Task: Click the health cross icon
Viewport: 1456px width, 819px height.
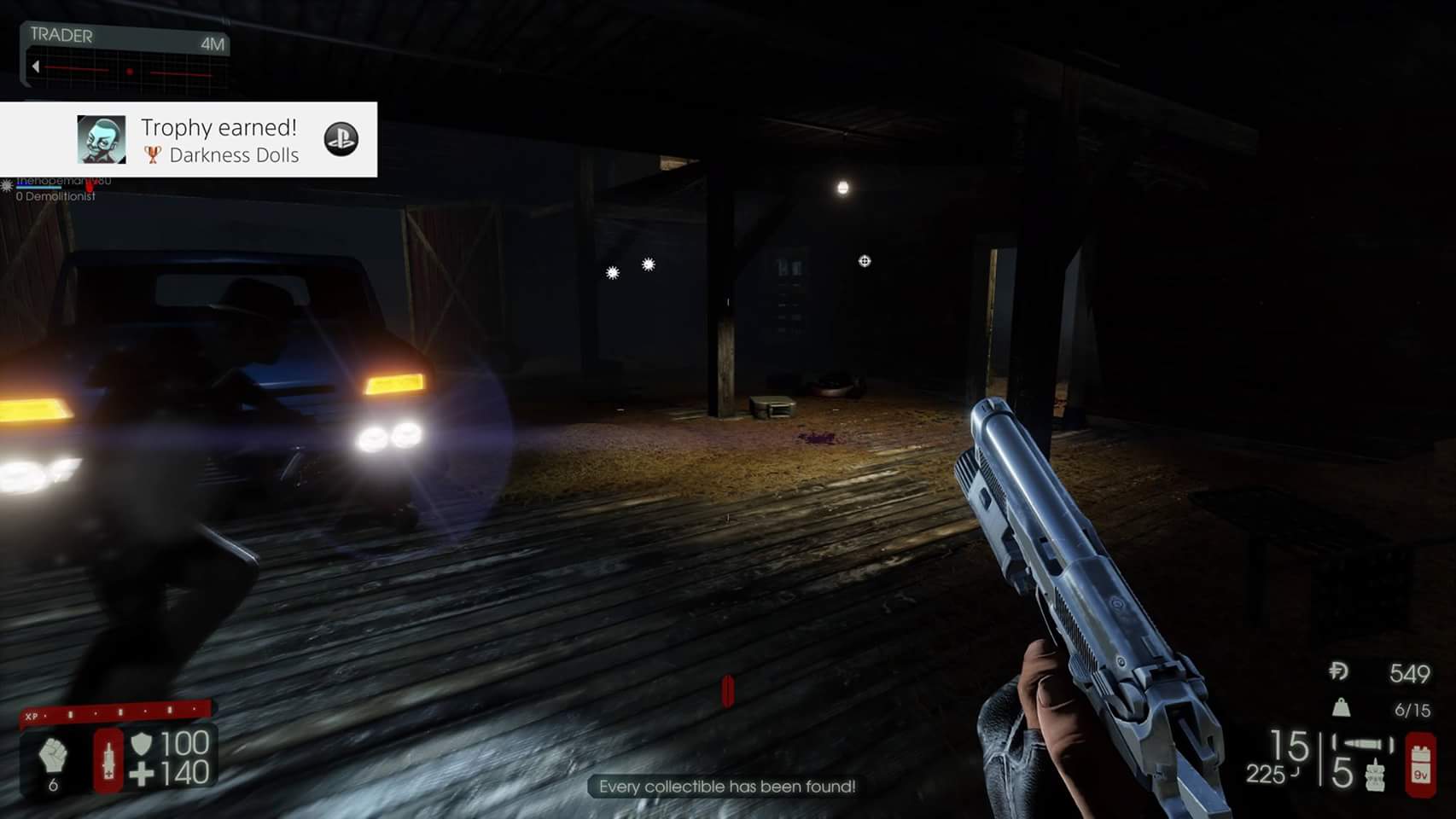Action: pyautogui.click(x=142, y=774)
